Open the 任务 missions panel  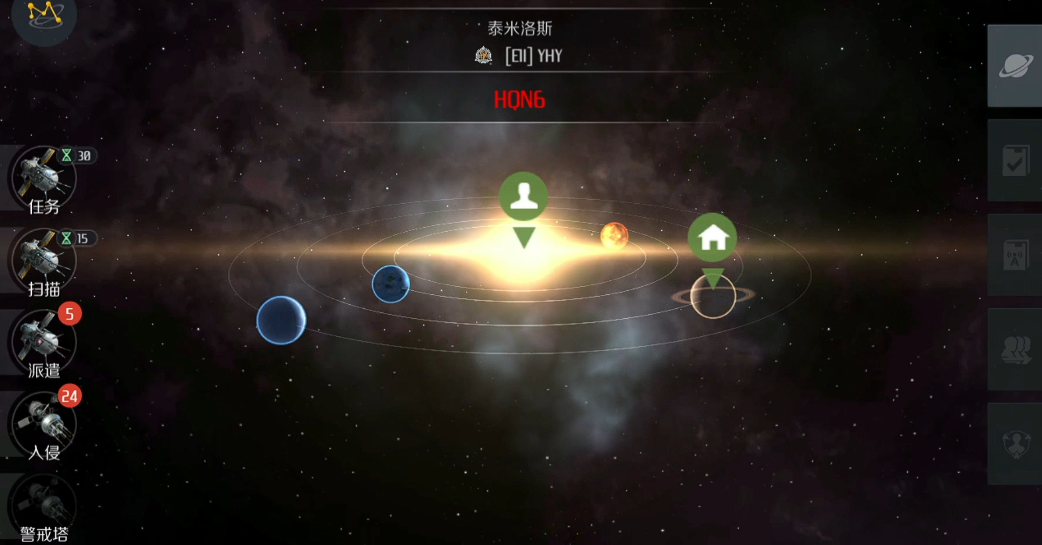(43, 178)
